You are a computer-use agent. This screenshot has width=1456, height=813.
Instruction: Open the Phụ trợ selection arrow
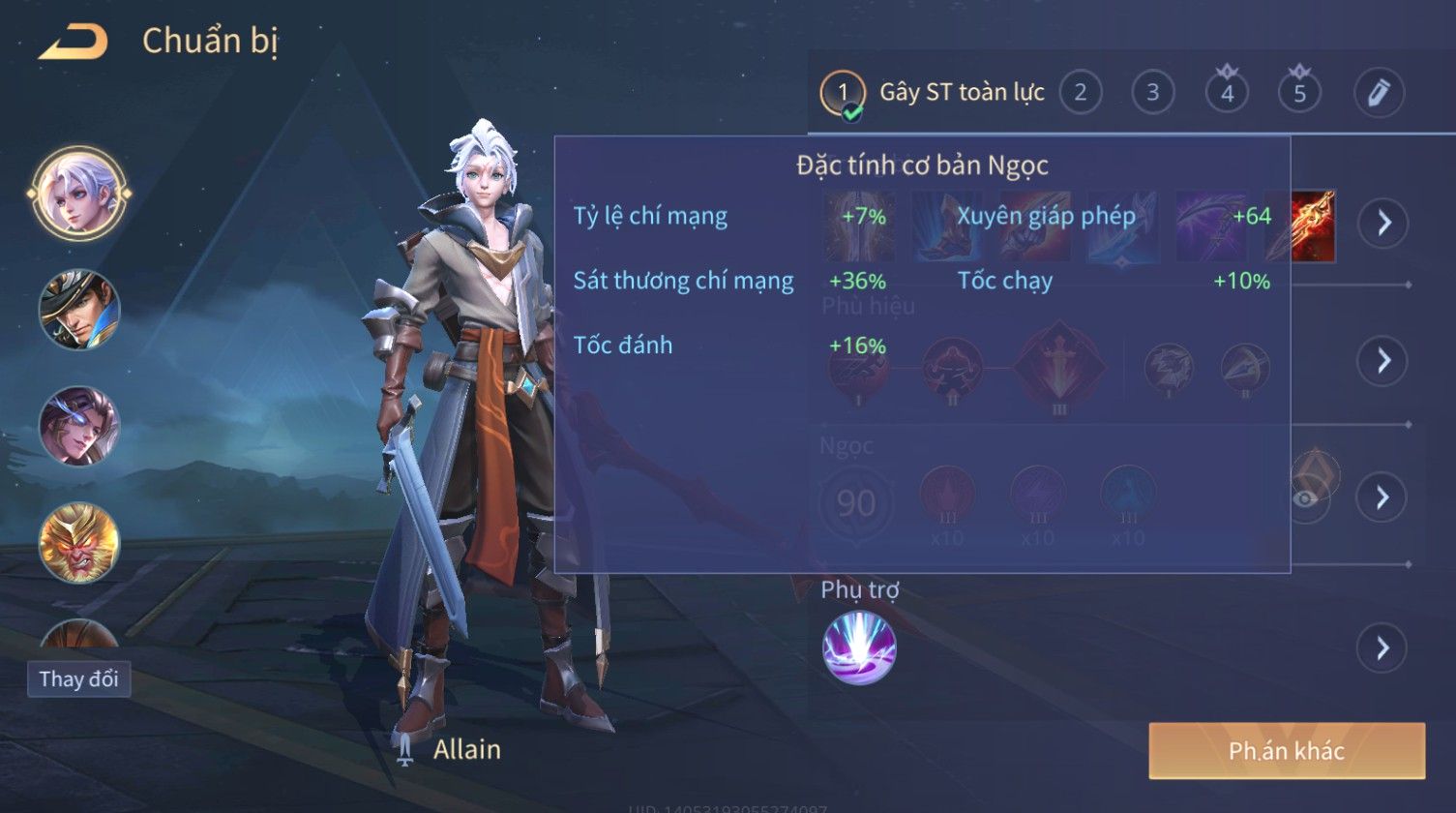pos(1382,647)
